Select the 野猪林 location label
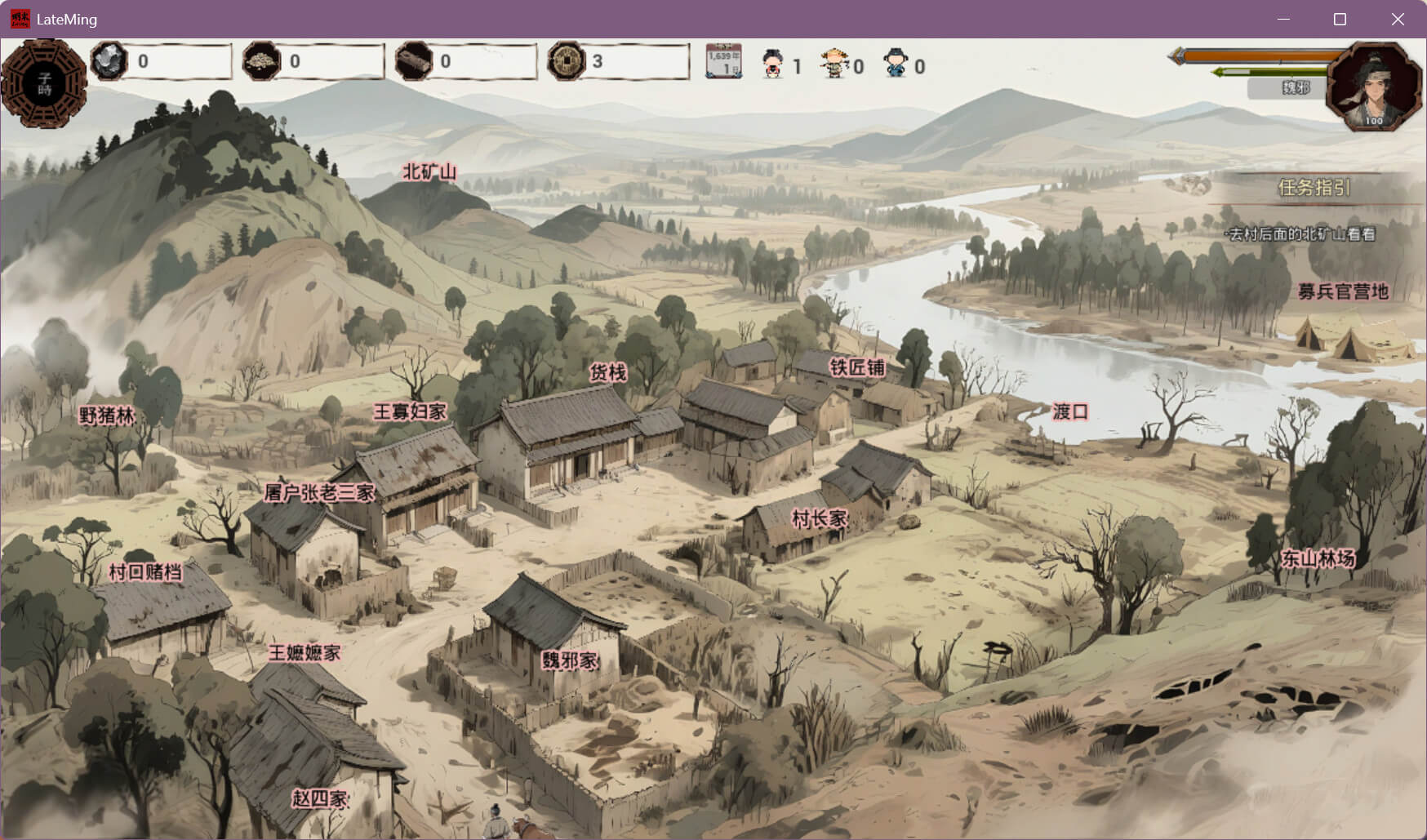Screen dimensions: 1427x840 click(x=107, y=416)
